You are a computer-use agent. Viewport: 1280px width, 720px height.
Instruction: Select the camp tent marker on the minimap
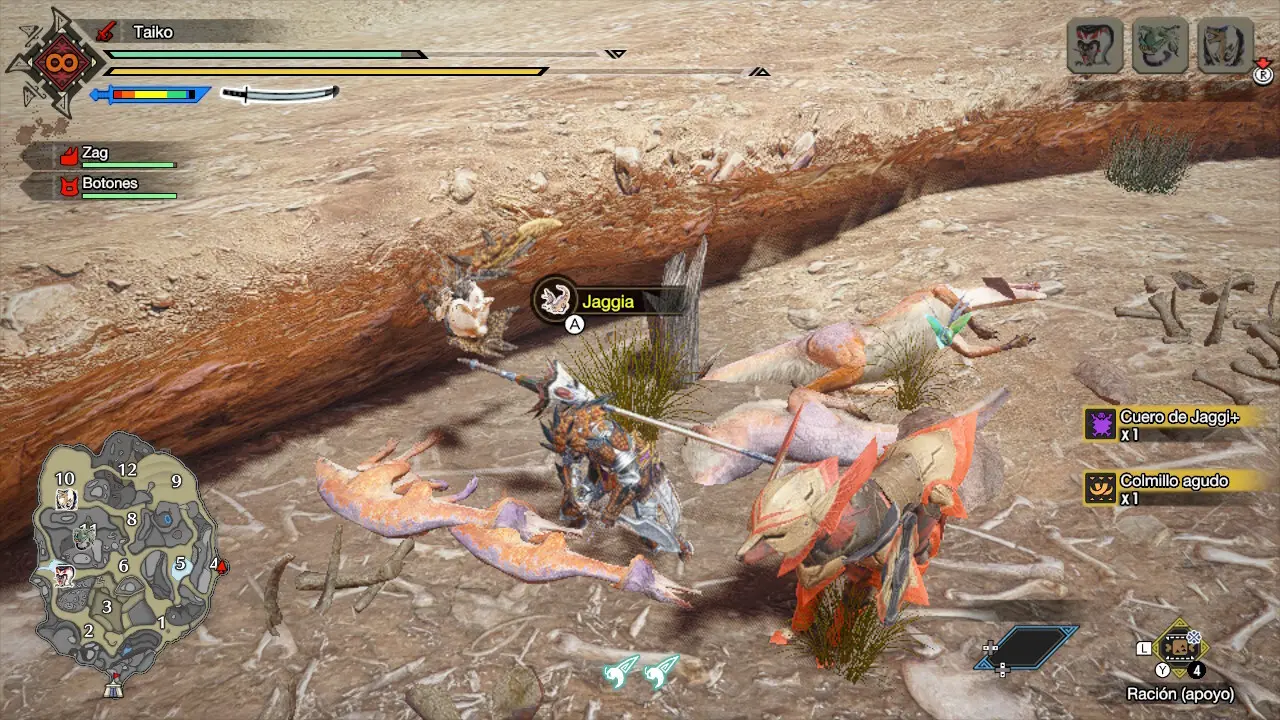[x=113, y=687]
